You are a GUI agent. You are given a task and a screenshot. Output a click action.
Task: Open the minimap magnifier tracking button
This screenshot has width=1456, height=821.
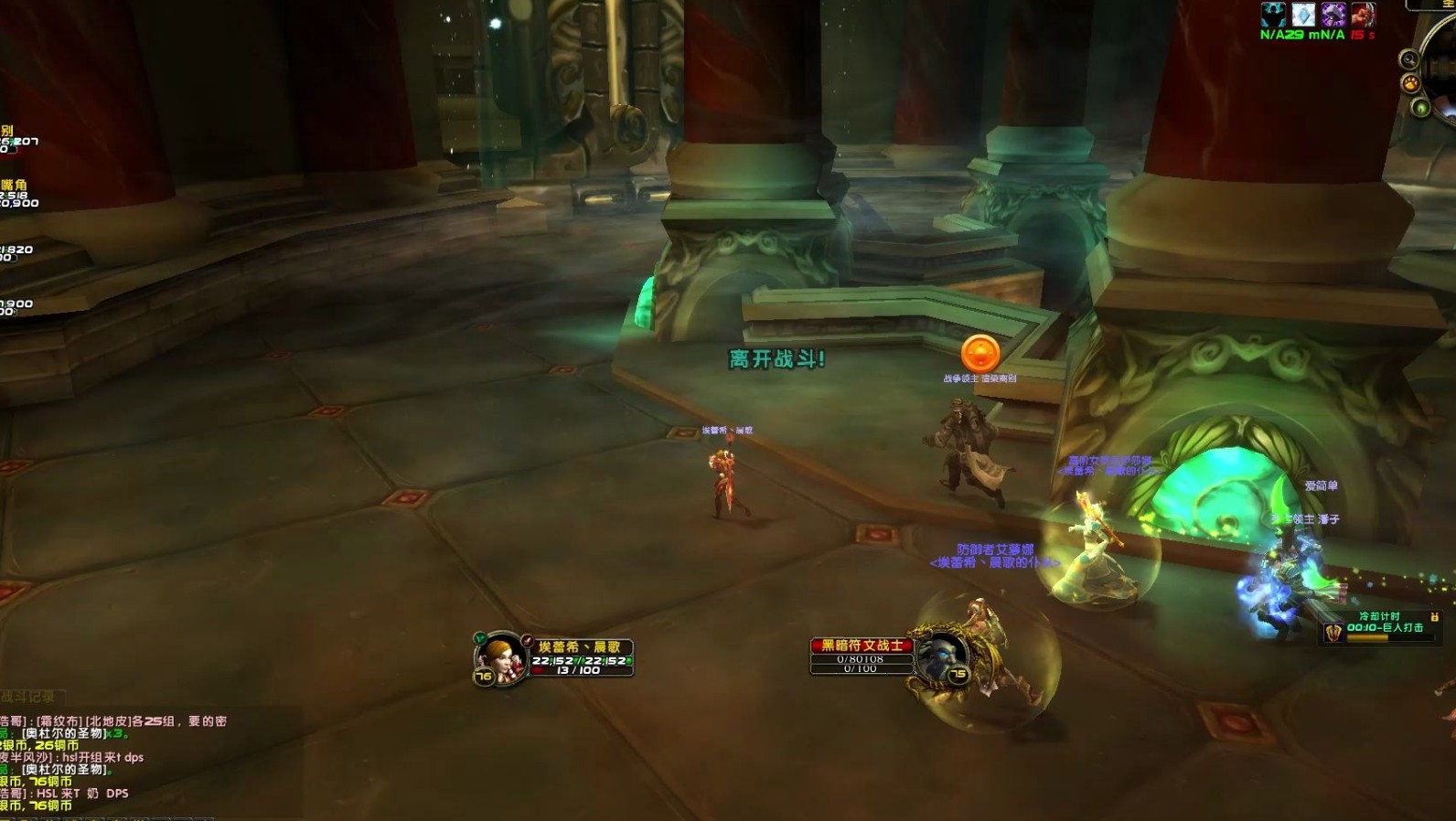(x=1408, y=60)
